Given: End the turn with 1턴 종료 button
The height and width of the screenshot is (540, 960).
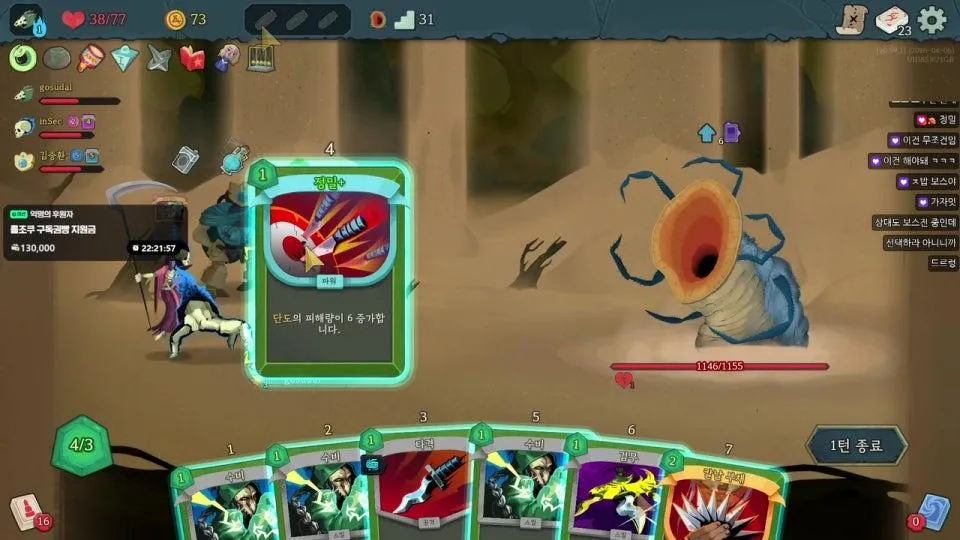Looking at the screenshot, I should pos(856,445).
